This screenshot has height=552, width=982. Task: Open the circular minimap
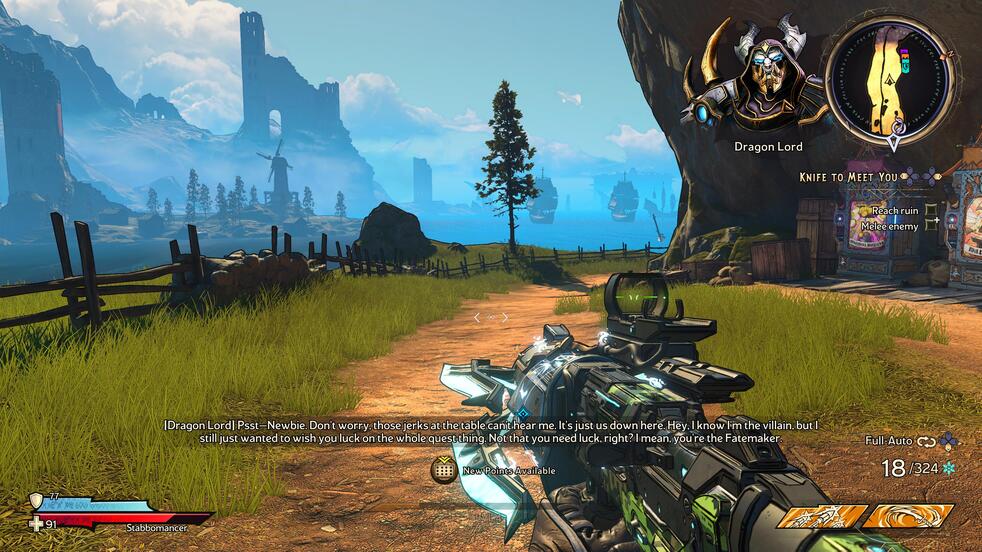891,74
